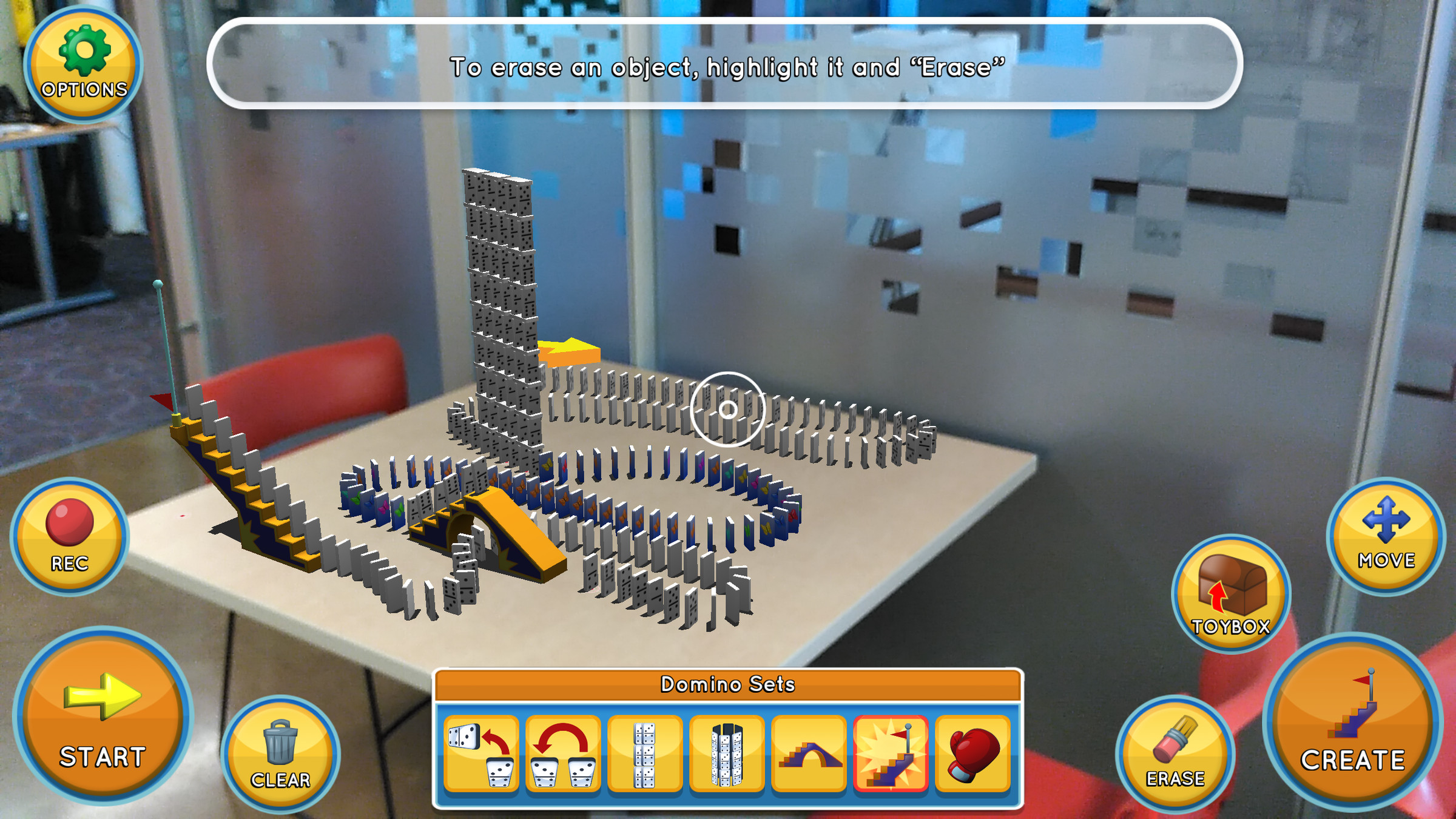Clear the scene with the trash can
The height and width of the screenshot is (819, 1456).
click(280, 753)
